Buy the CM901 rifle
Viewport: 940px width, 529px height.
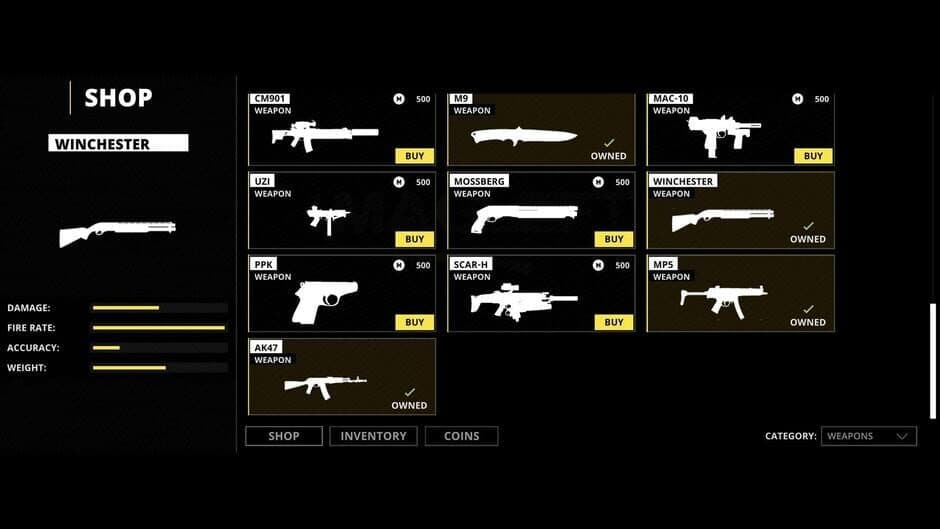pos(414,156)
